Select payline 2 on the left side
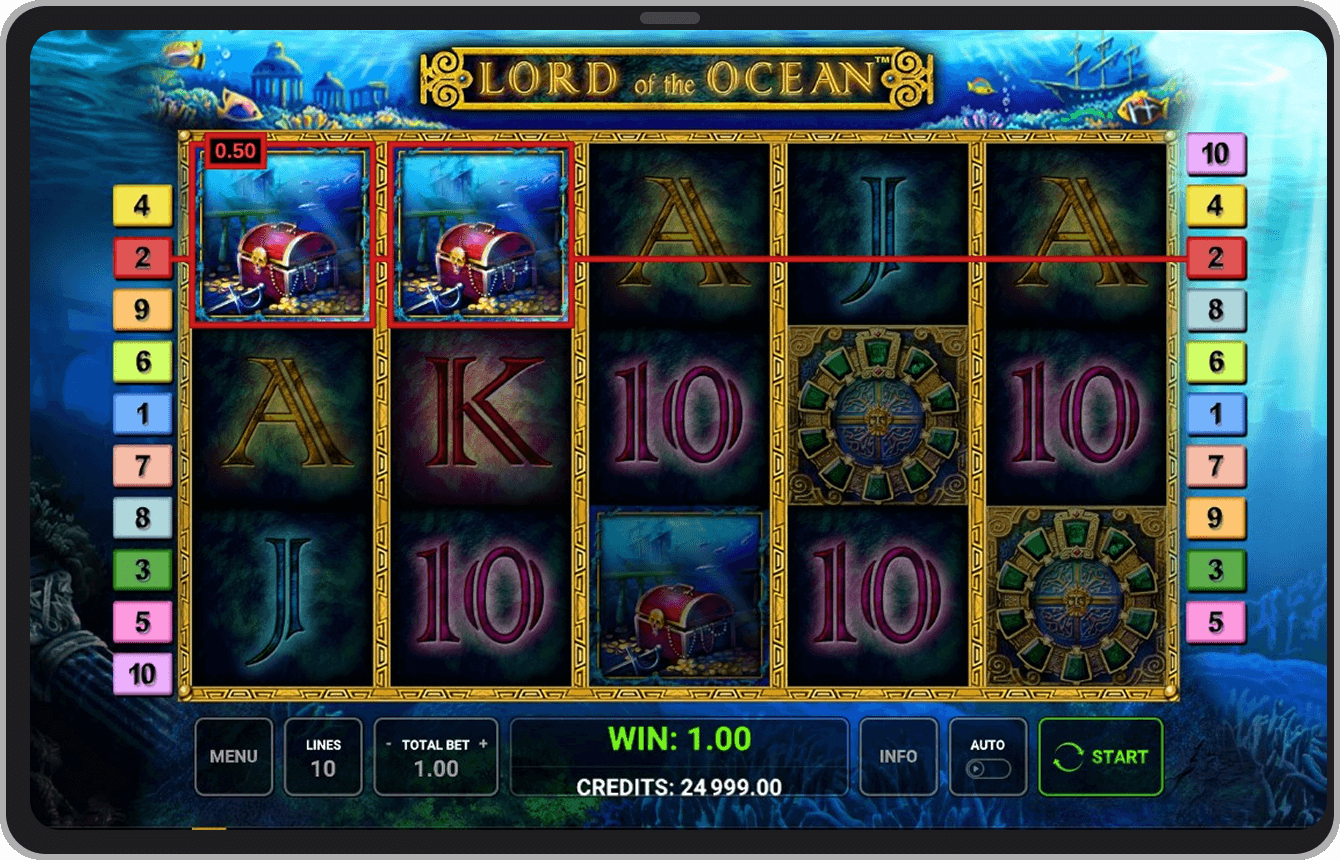The width and height of the screenshot is (1340, 860). pyautogui.click(x=141, y=259)
